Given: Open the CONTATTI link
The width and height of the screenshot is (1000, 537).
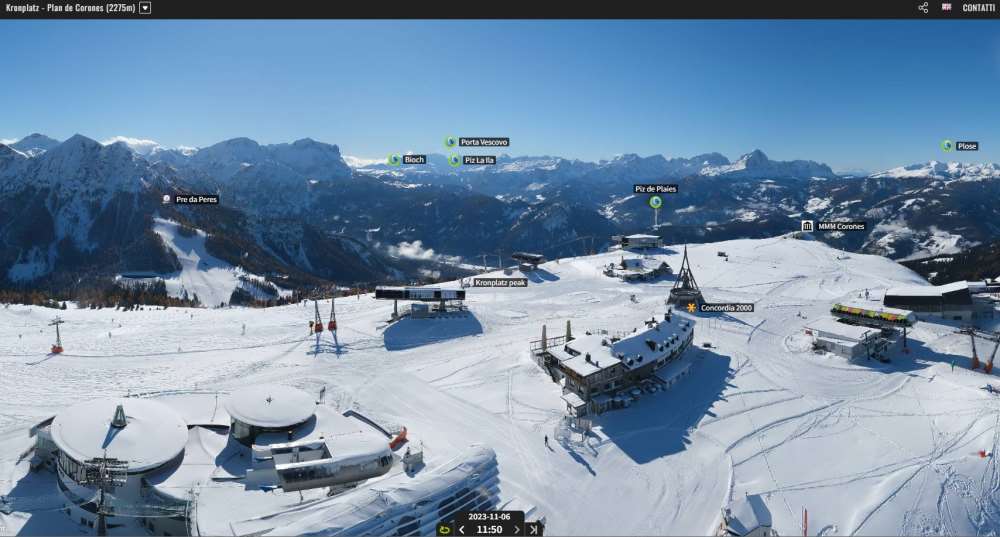Looking at the screenshot, I should (x=978, y=8).
